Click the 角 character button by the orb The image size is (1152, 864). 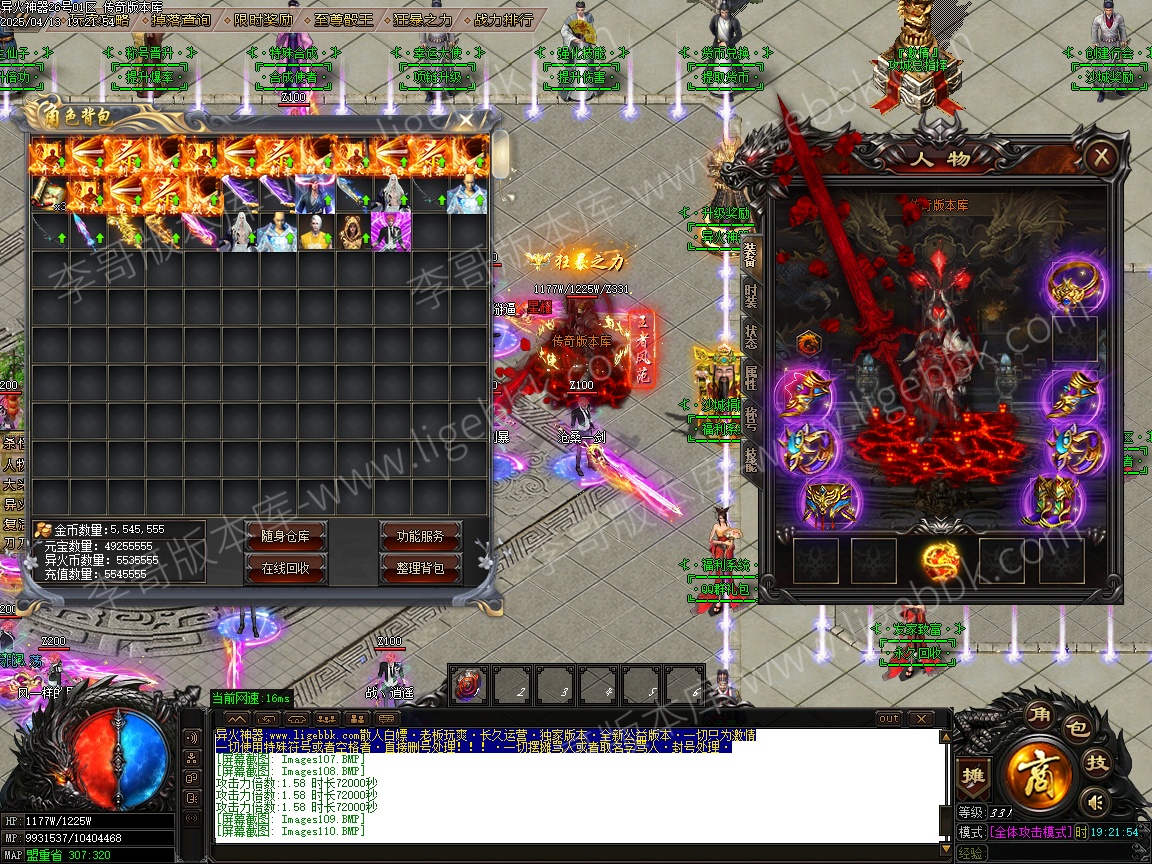(1037, 715)
